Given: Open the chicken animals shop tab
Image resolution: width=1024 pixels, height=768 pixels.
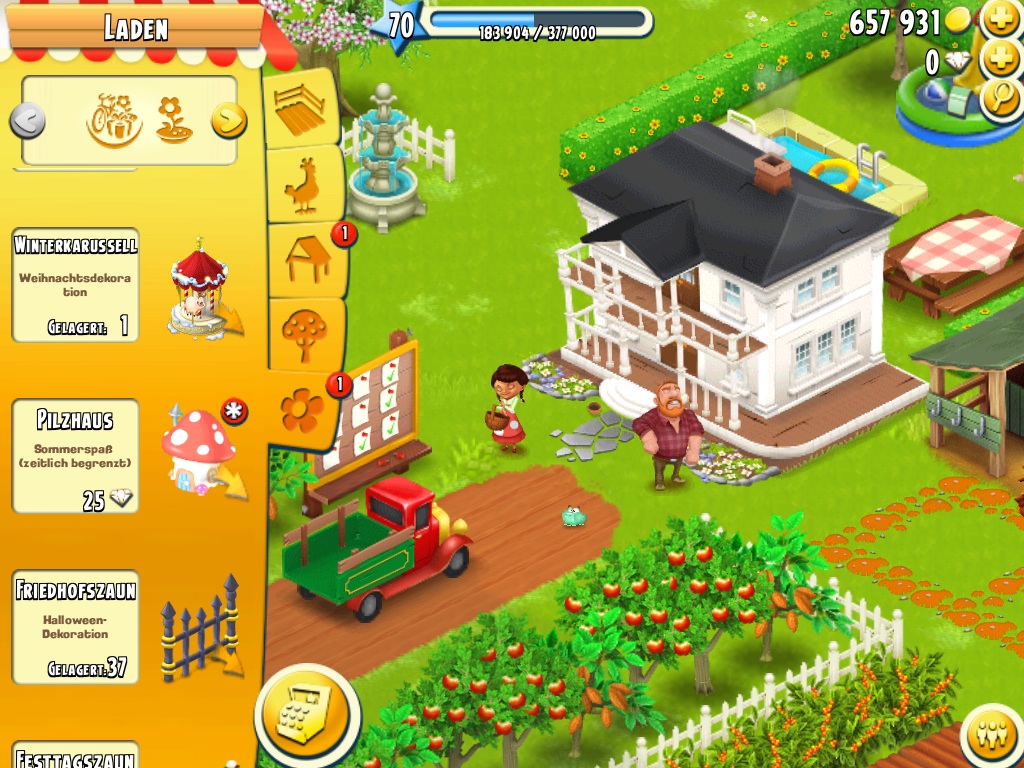Looking at the screenshot, I should click(x=304, y=186).
